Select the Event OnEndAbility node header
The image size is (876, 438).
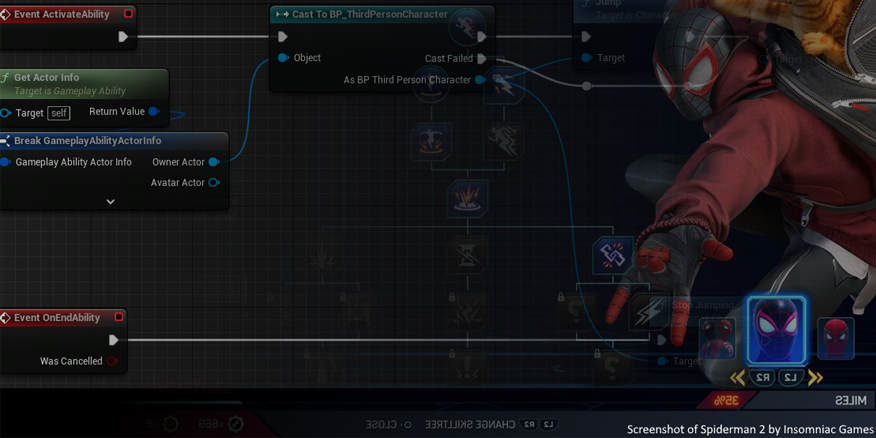click(57, 318)
